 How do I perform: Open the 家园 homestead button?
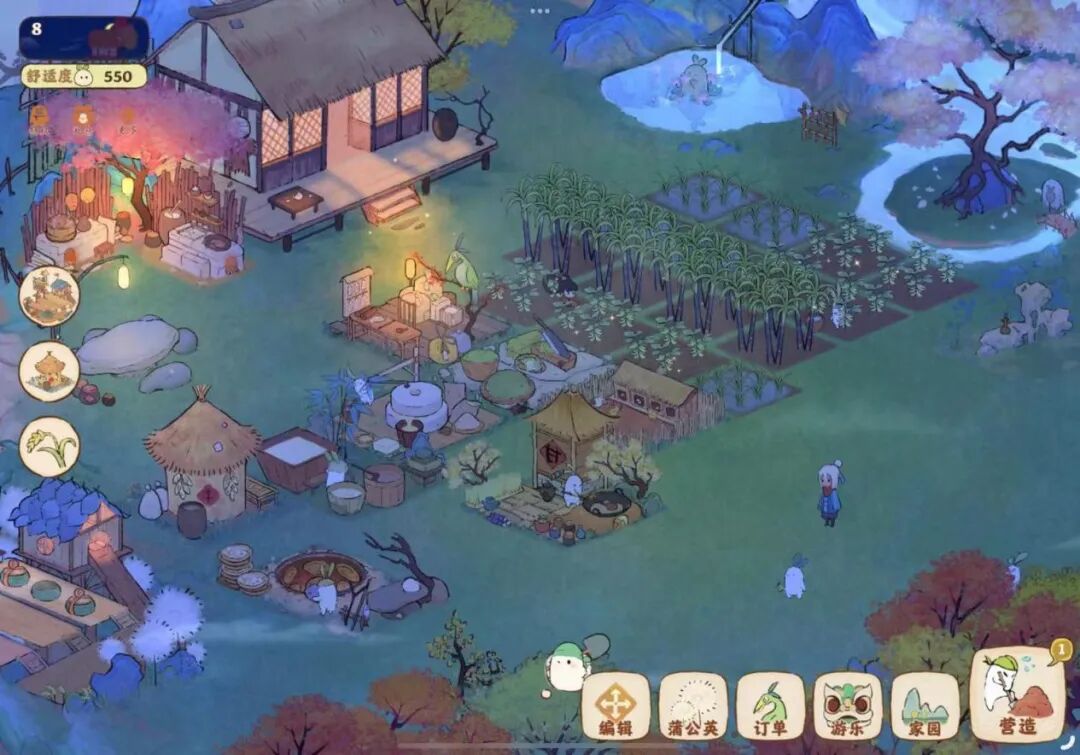(x=924, y=705)
